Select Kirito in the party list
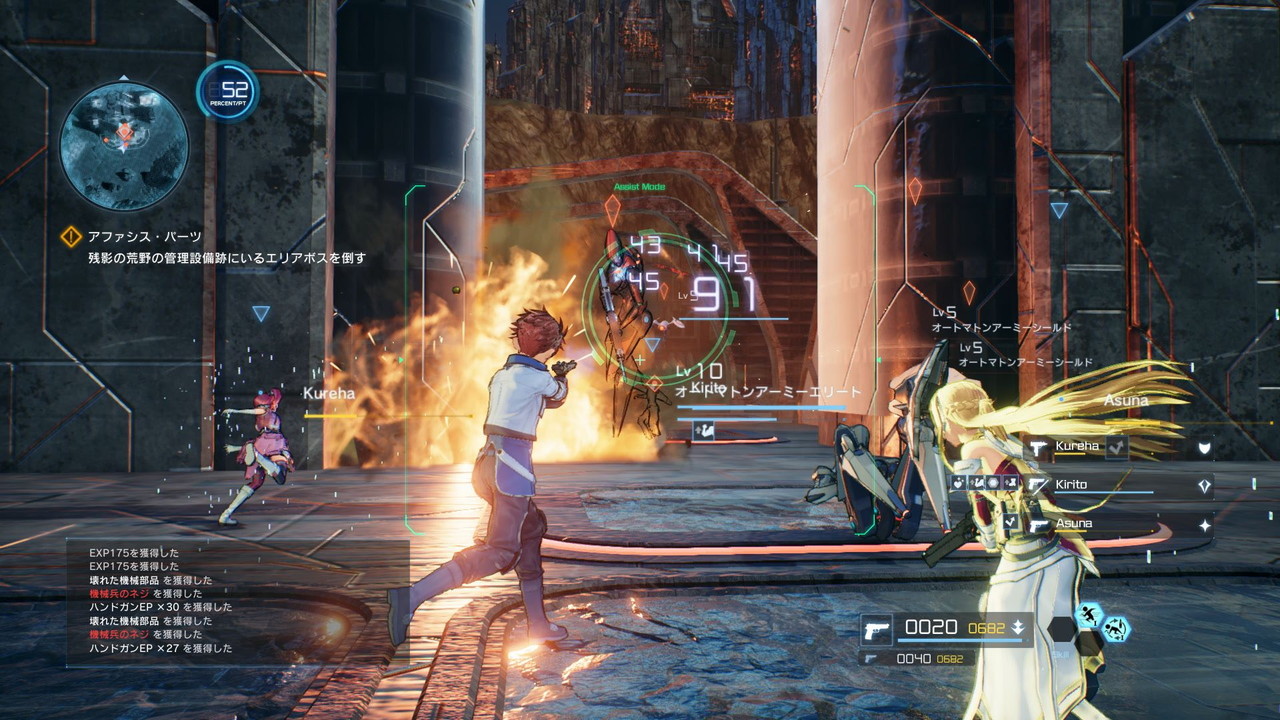Image resolution: width=1280 pixels, height=720 pixels. (1071, 485)
